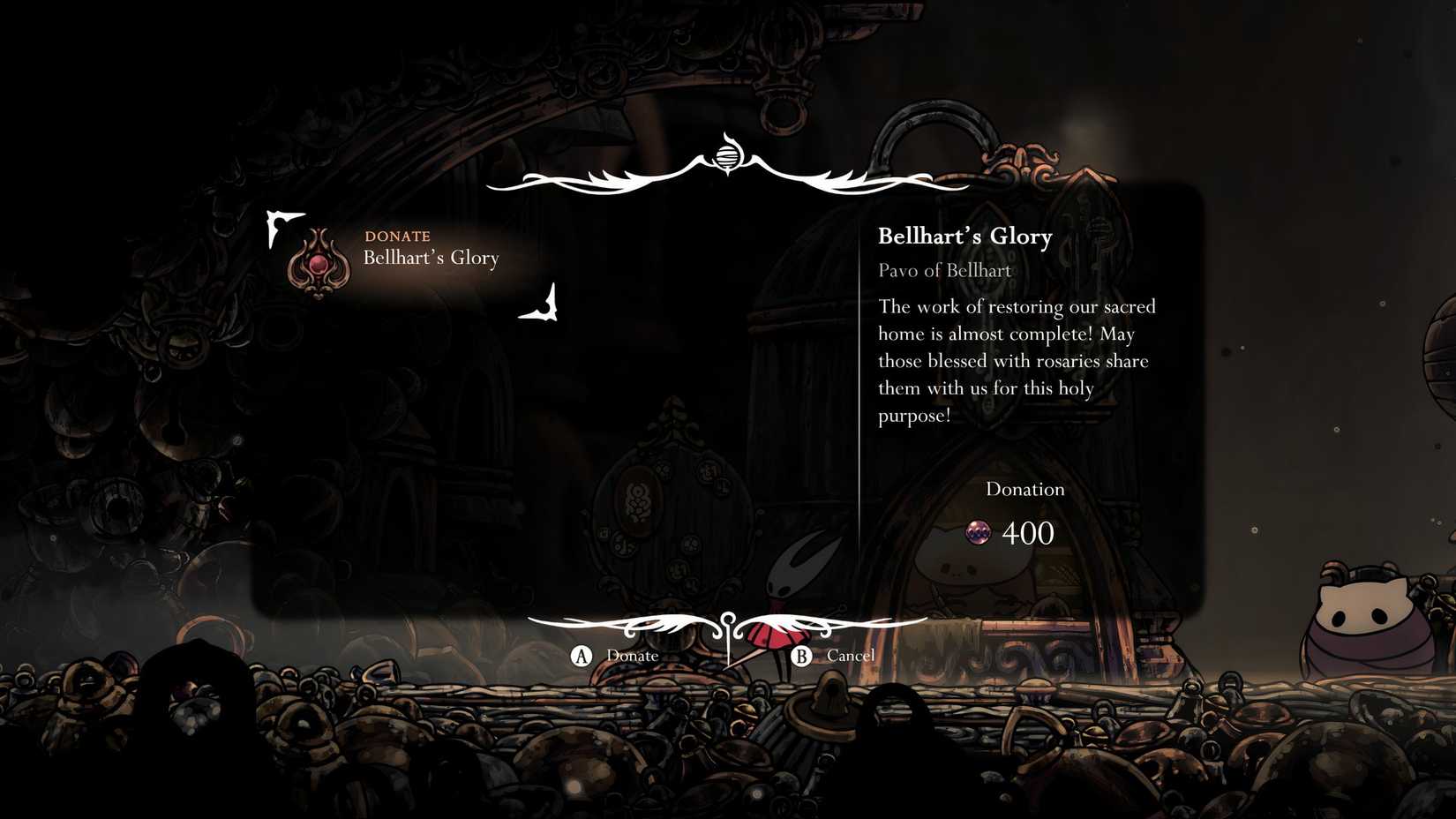Click the rosary bead icon beside 400
Viewport: 1456px width, 819px height.
[977, 533]
